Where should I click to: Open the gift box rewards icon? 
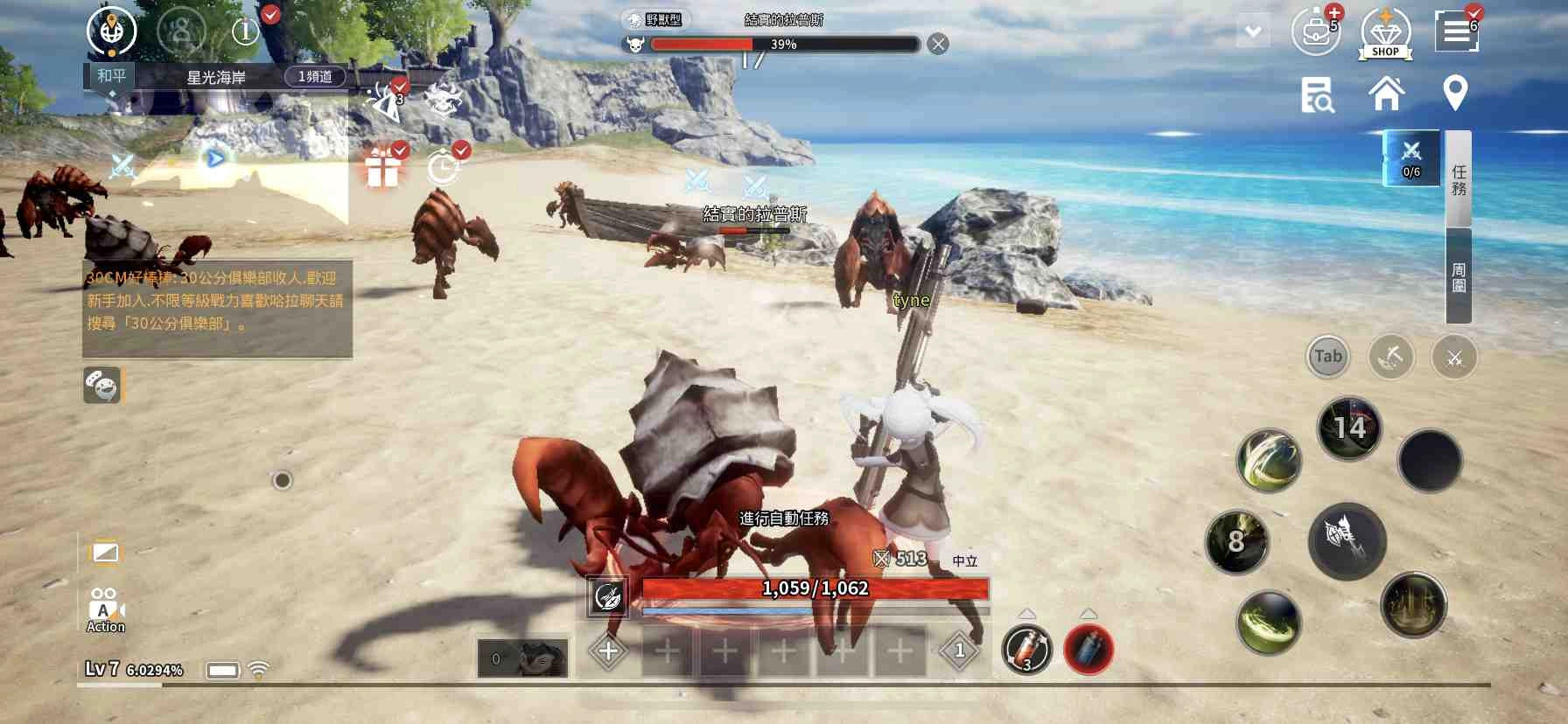pyautogui.click(x=383, y=166)
